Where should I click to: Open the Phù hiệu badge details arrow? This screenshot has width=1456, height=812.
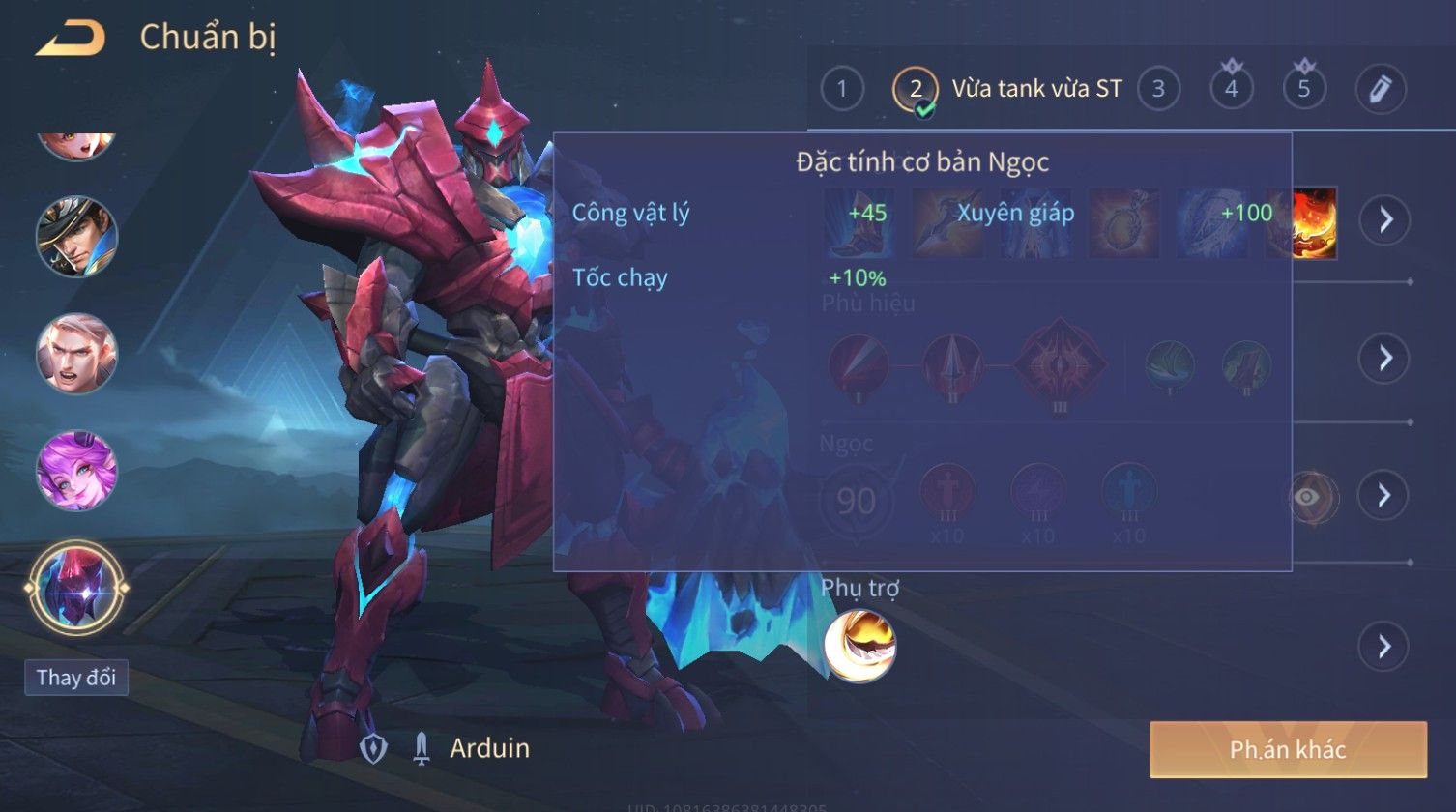click(x=1384, y=359)
